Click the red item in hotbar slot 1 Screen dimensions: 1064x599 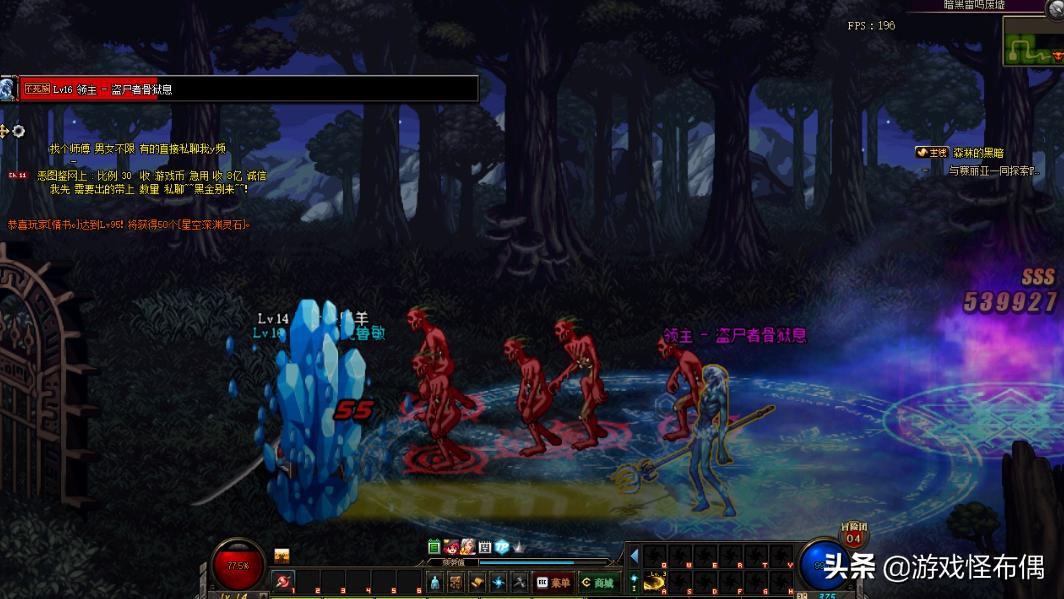(284, 581)
